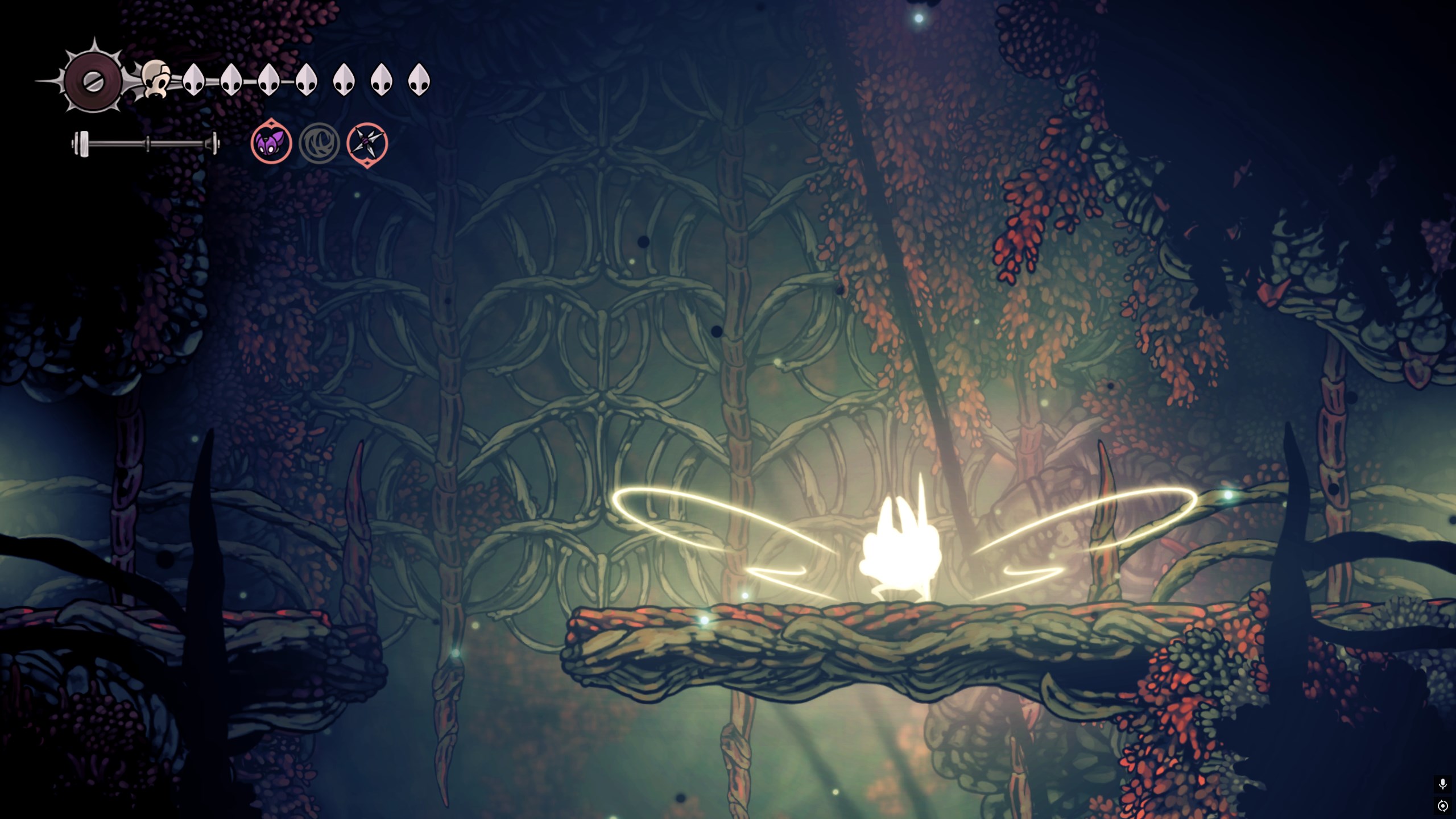1456x819 pixels.
Task: Select the purple bug tool icon
Action: pos(271,143)
